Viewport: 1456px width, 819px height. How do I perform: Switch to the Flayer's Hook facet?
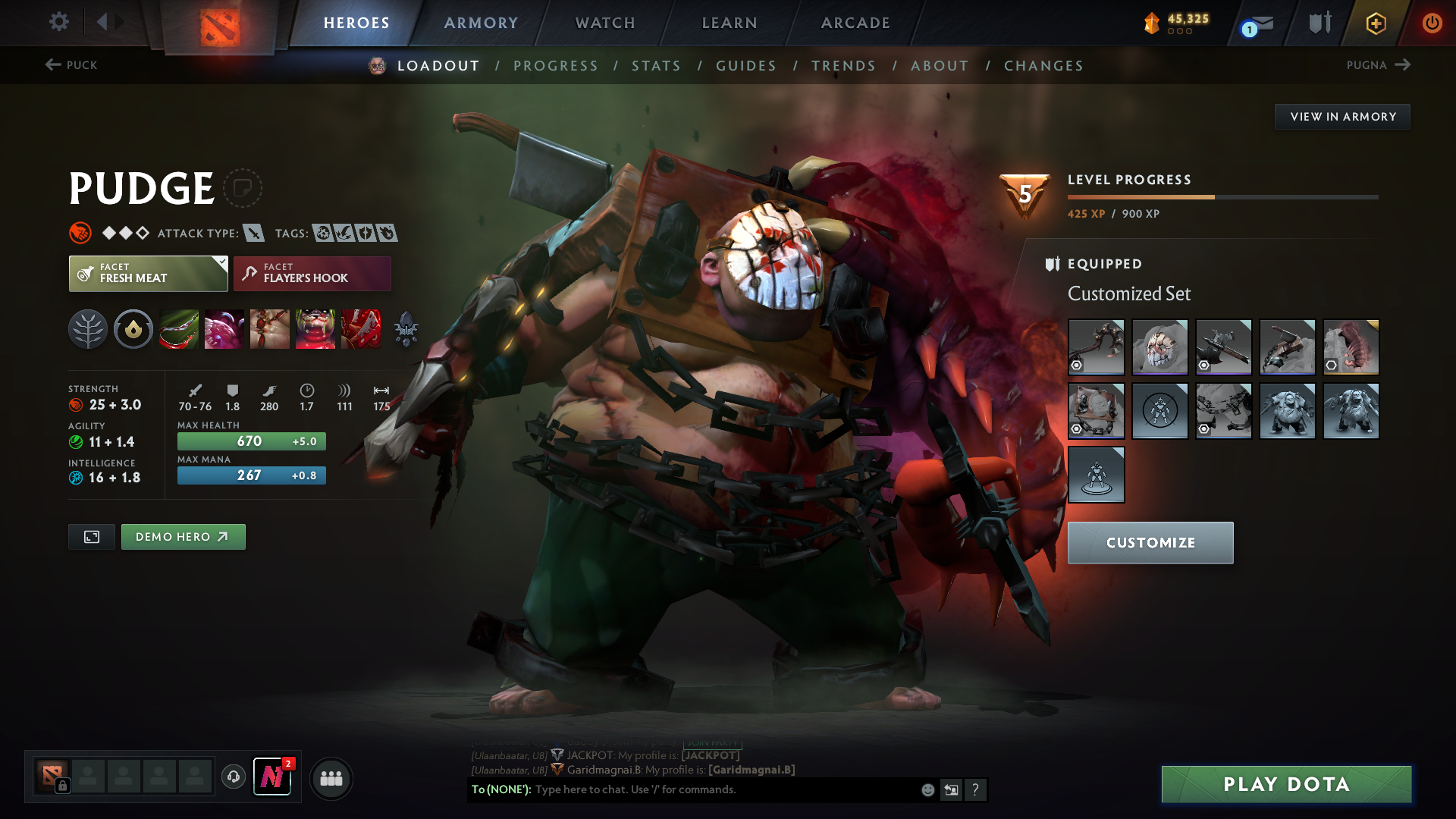(311, 273)
